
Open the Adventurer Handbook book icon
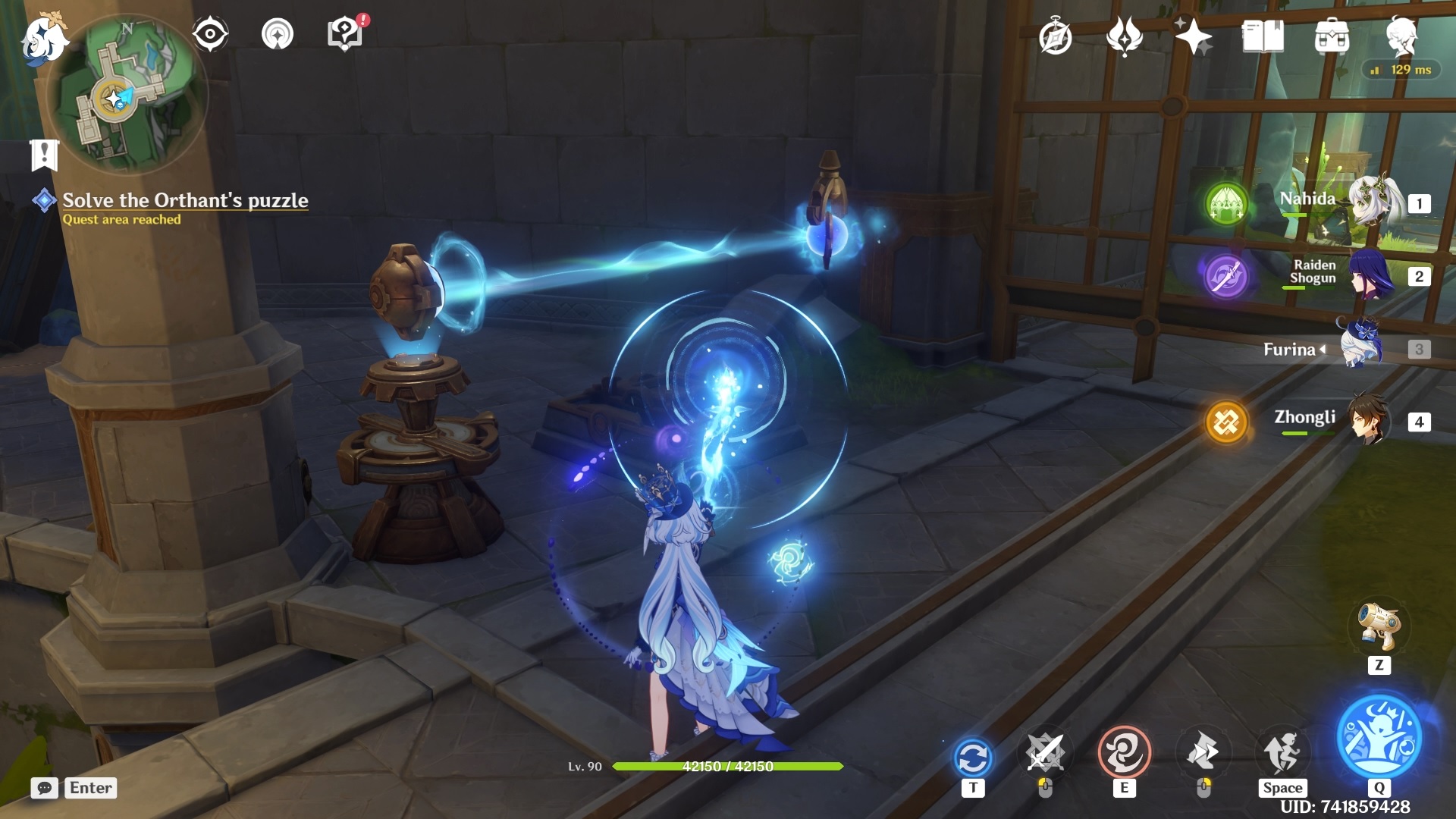[1262, 36]
